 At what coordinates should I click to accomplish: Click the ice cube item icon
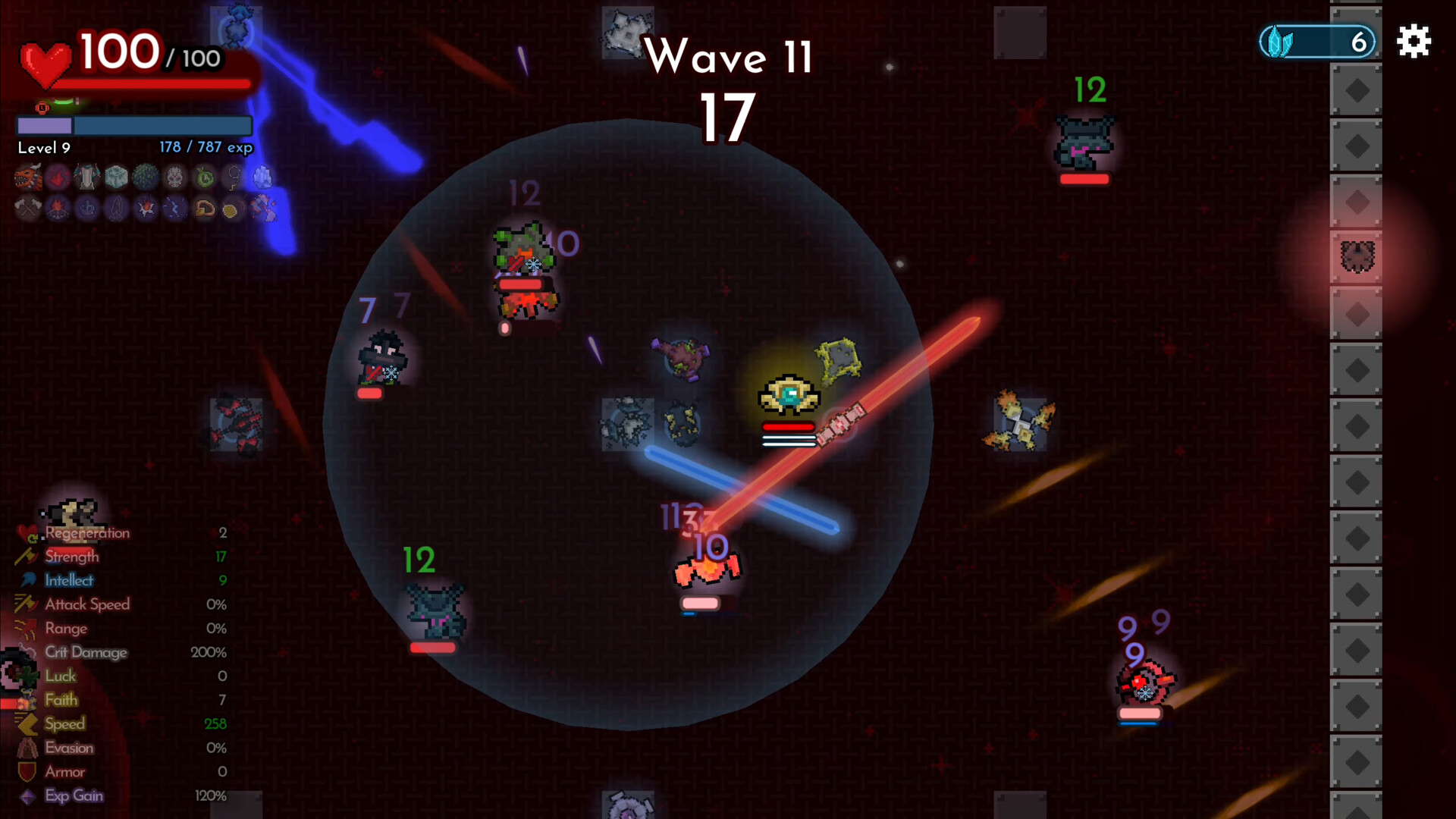pos(116,177)
